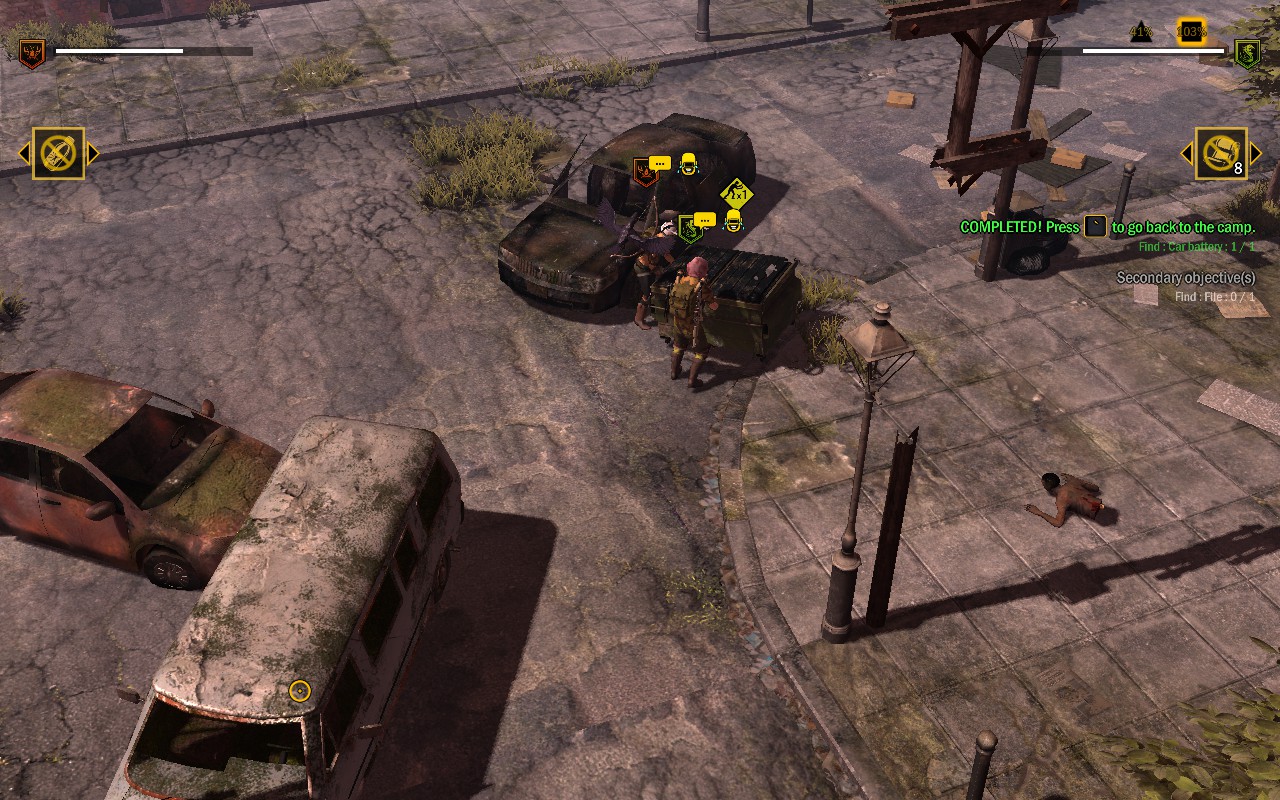
Task: Click the laughing helmet emote above the car
Action: point(688,163)
